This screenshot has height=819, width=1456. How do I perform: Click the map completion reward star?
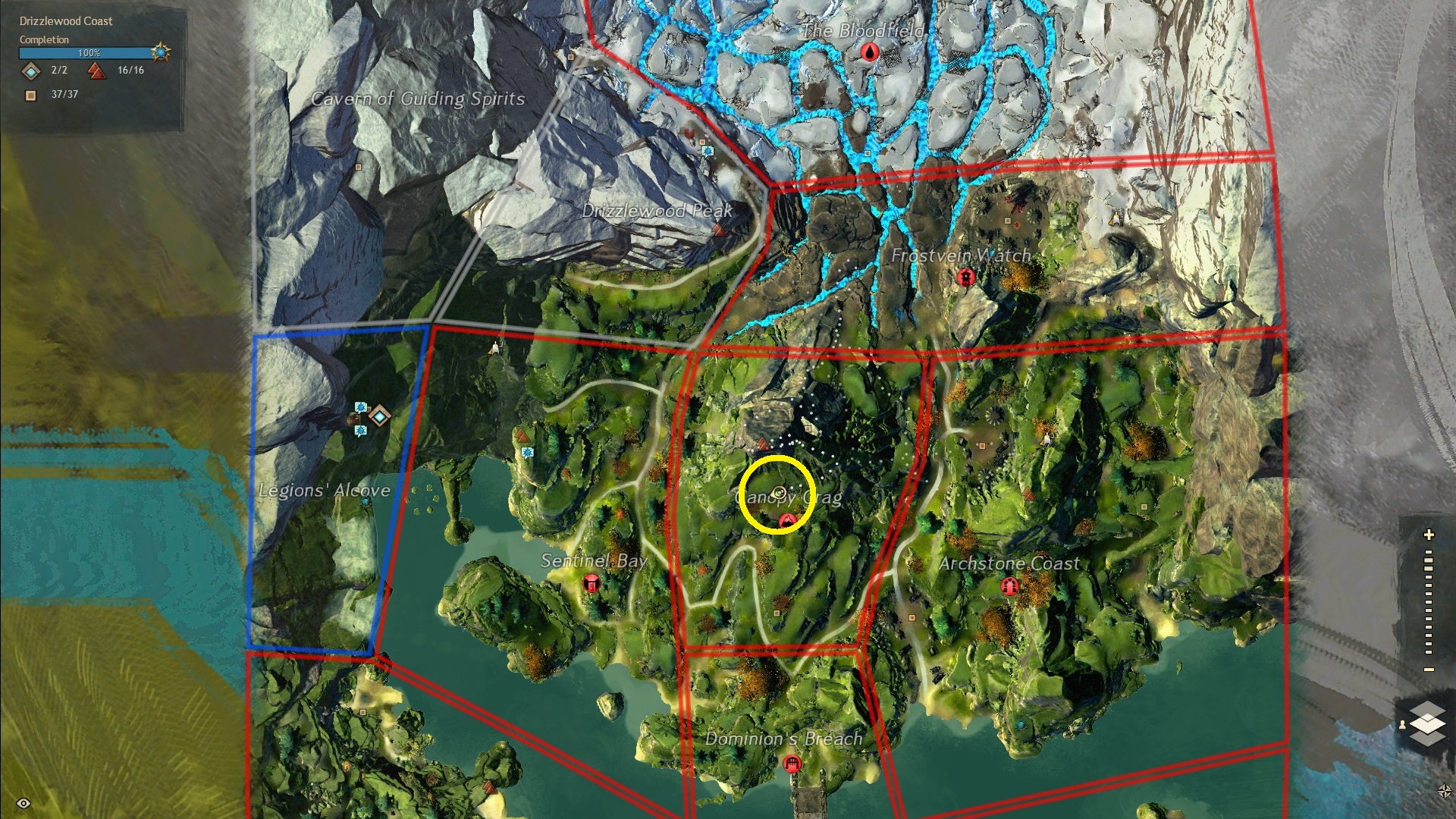point(161,52)
